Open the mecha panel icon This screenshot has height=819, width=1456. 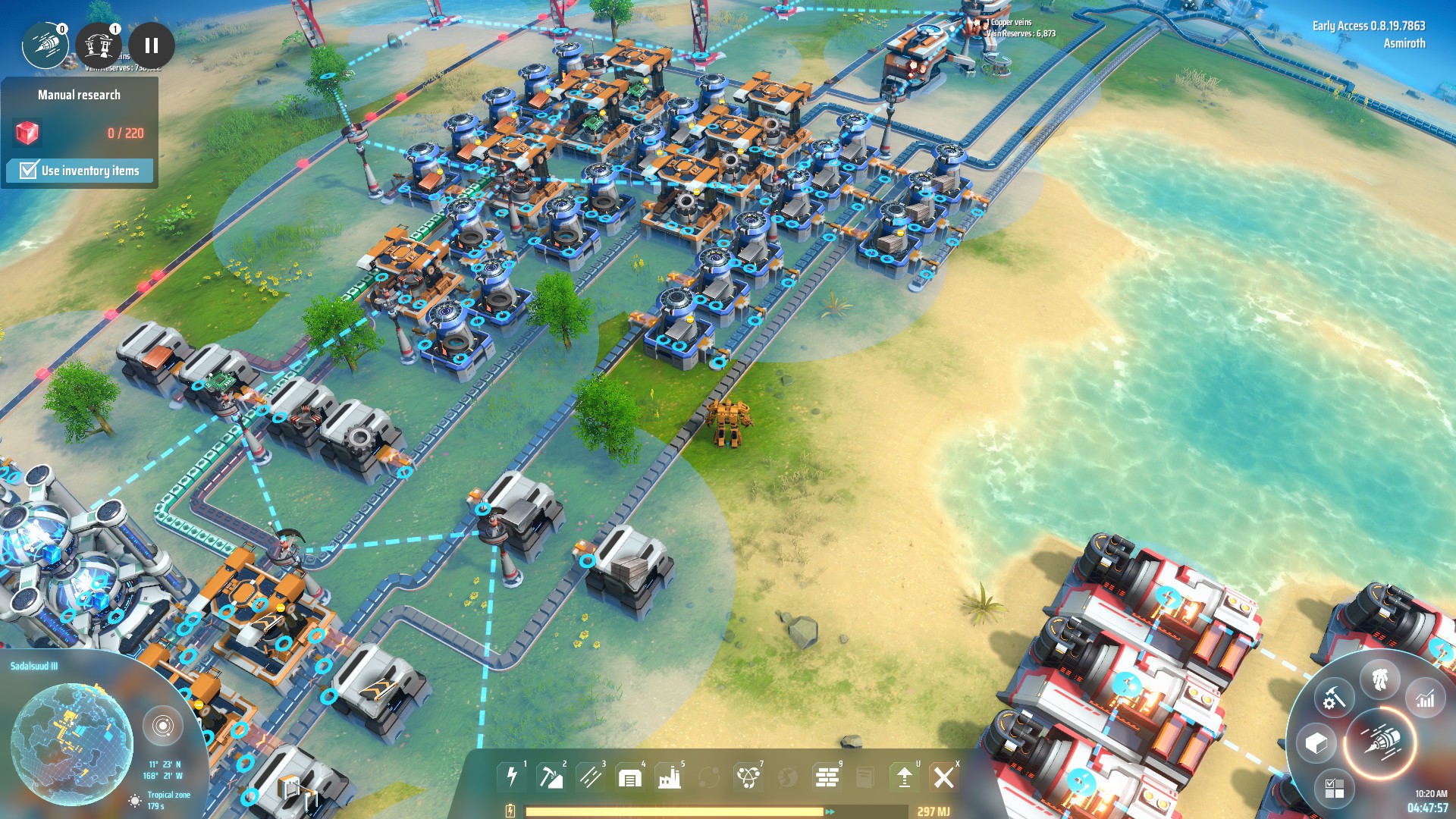click(1379, 679)
